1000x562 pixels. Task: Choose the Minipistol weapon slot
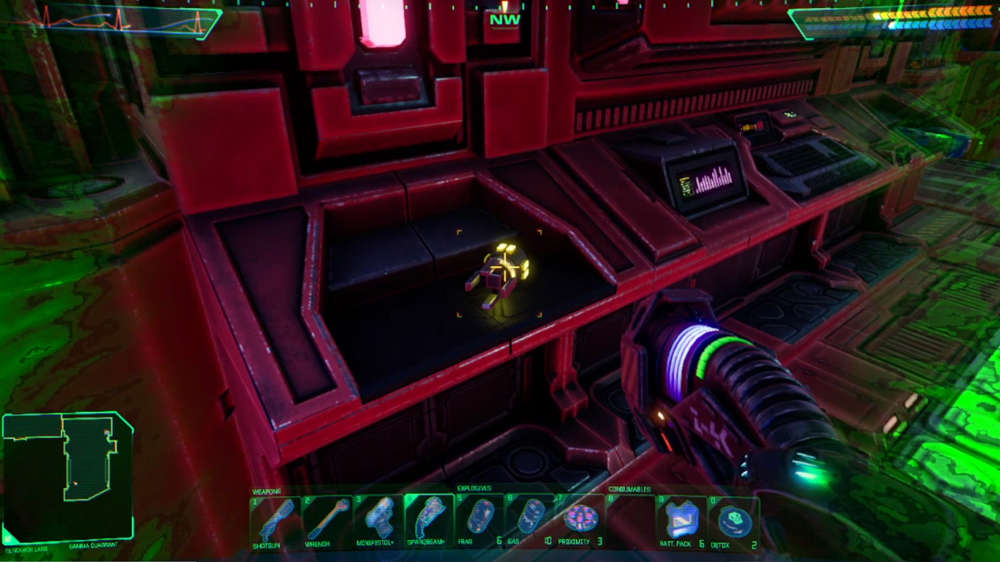pos(378,520)
